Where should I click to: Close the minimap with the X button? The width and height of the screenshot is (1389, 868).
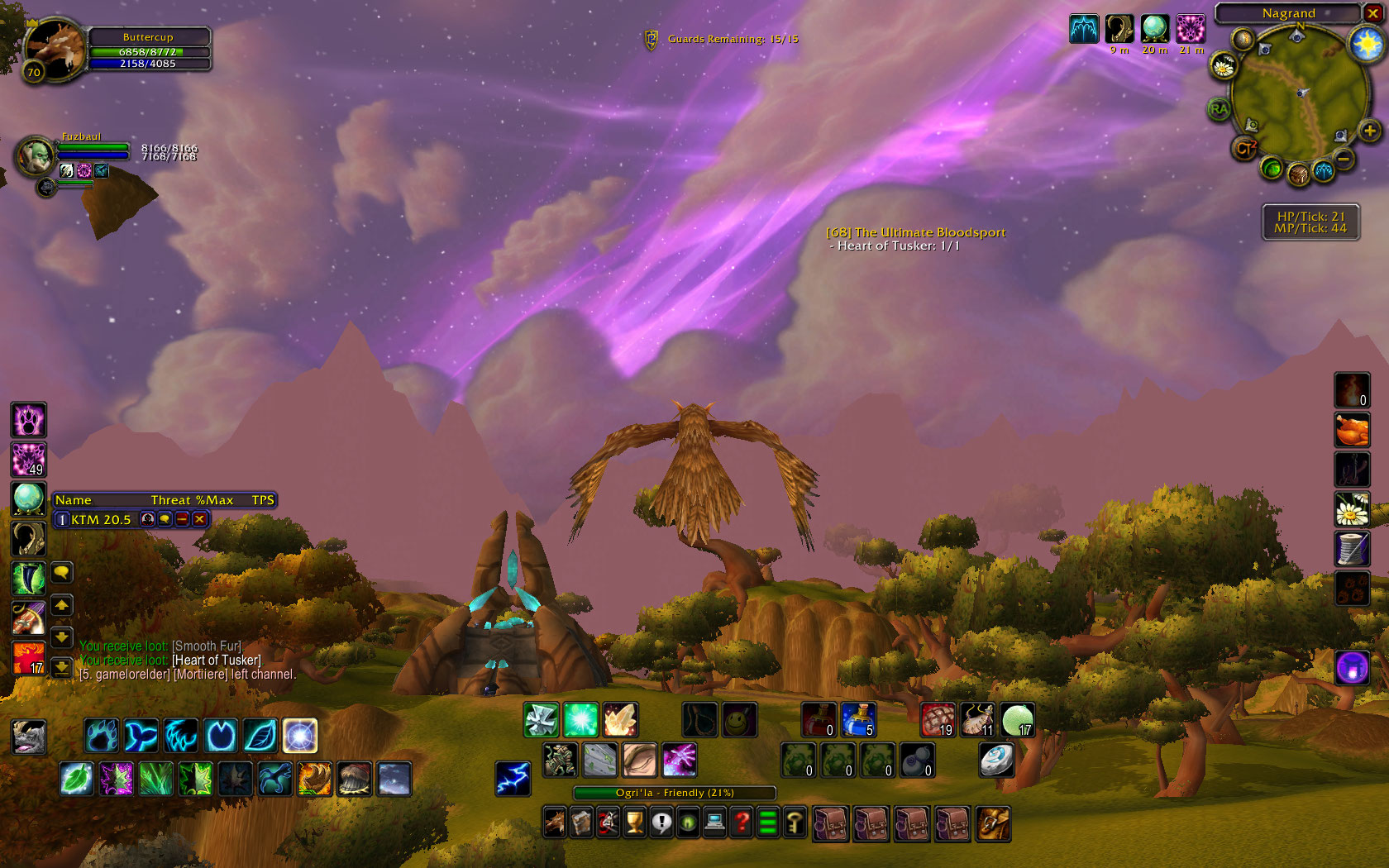pyautogui.click(x=1372, y=13)
